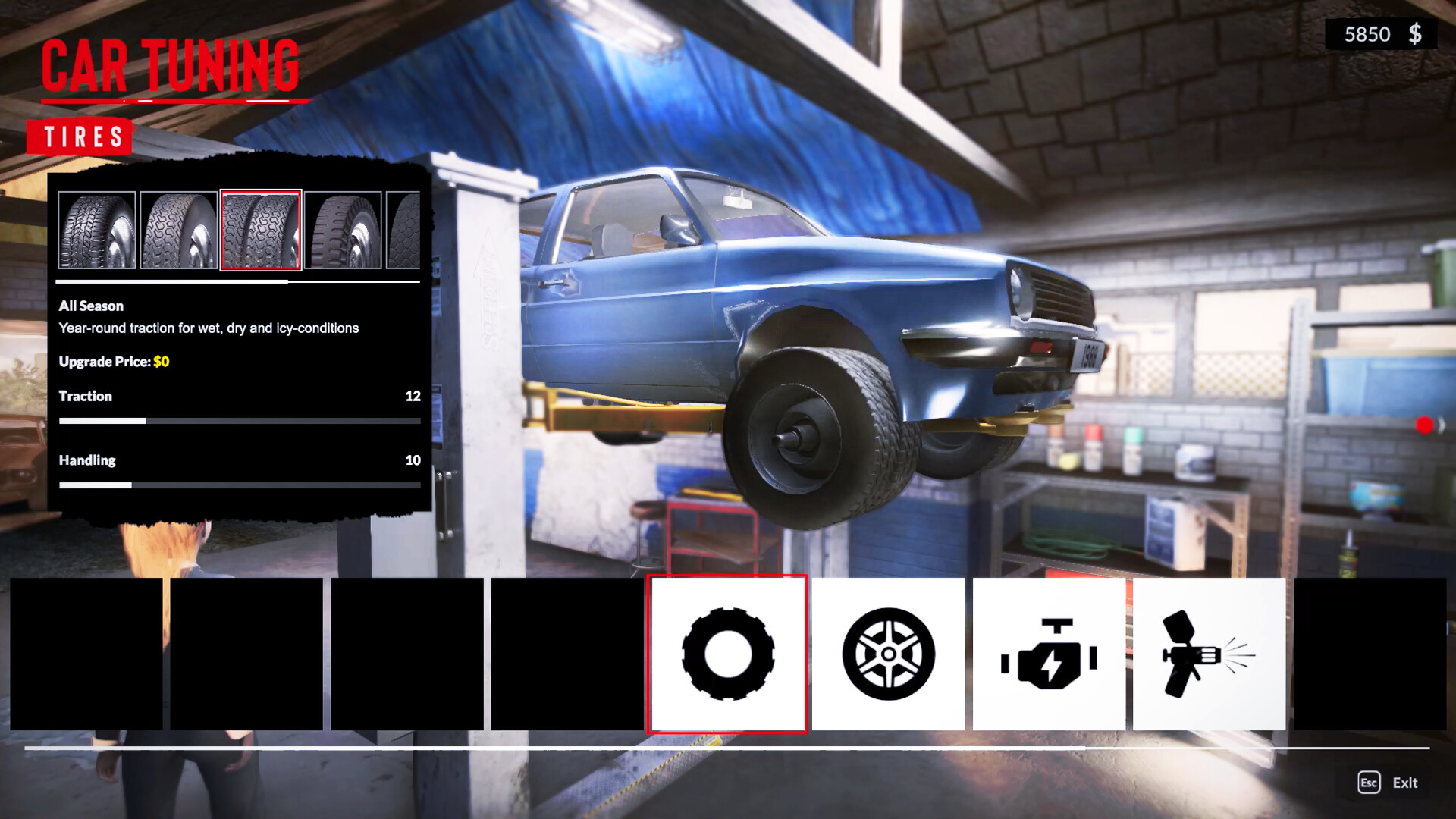Select the fourth off-road tire thumbnail
Screen dimensions: 1456x819
click(343, 231)
